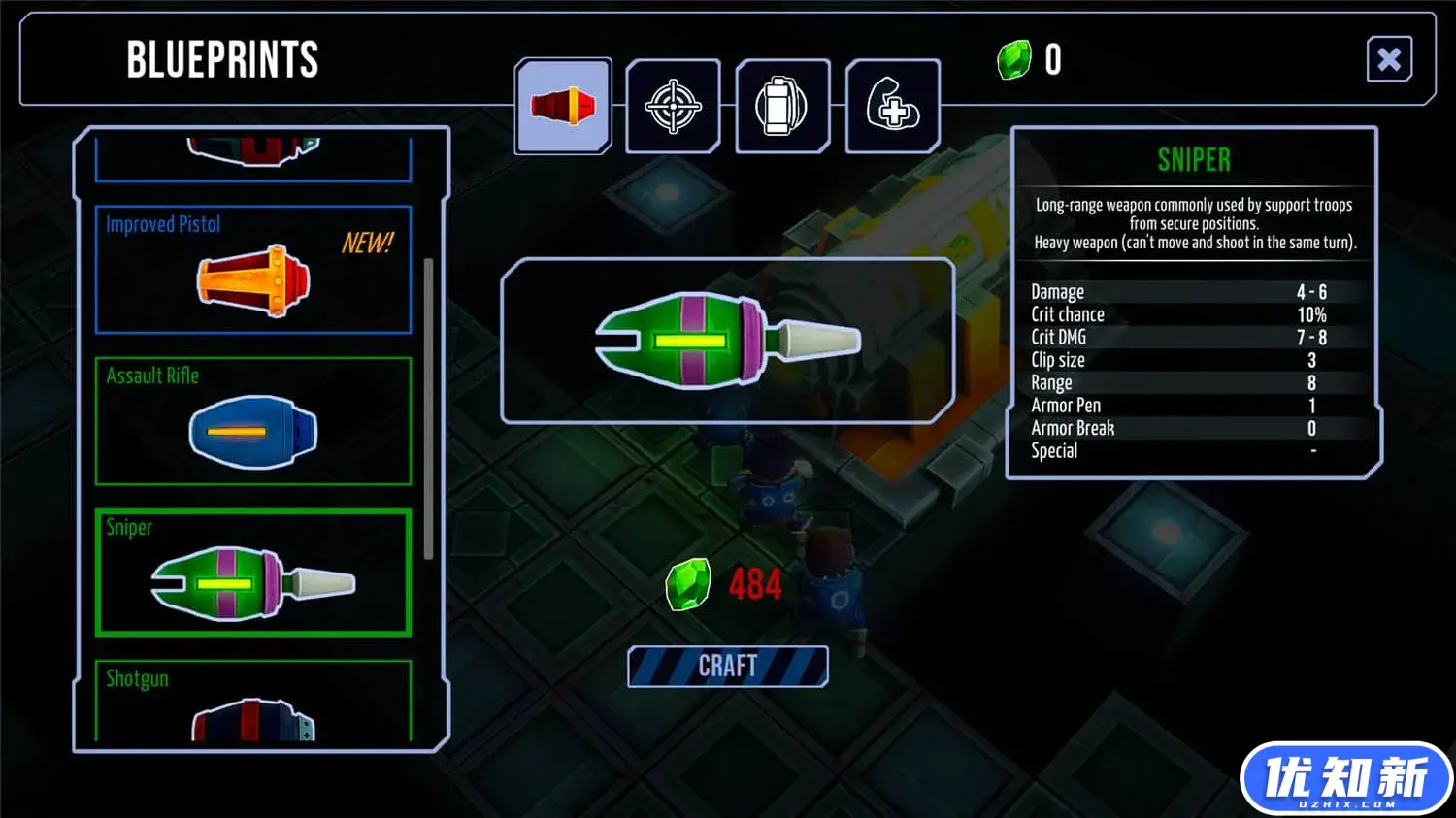Open the uzhix.com watermark logo
The image size is (1456, 818).
point(1345,778)
